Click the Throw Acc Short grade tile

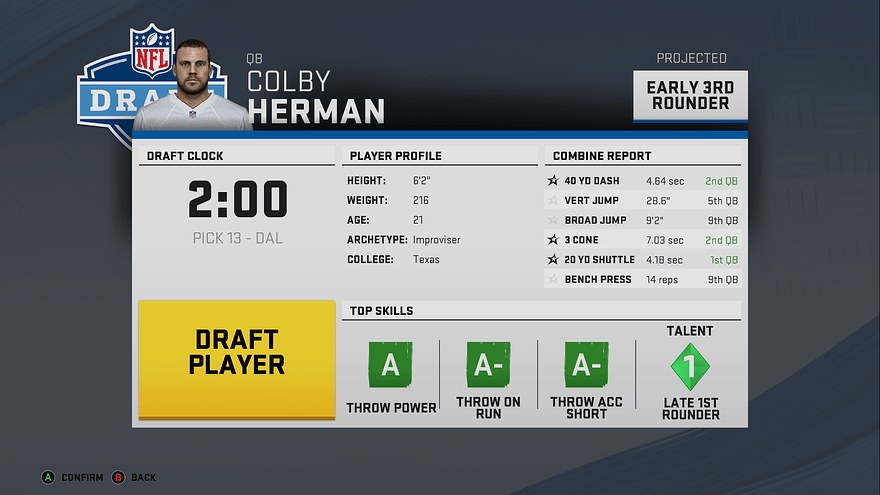(586, 366)
